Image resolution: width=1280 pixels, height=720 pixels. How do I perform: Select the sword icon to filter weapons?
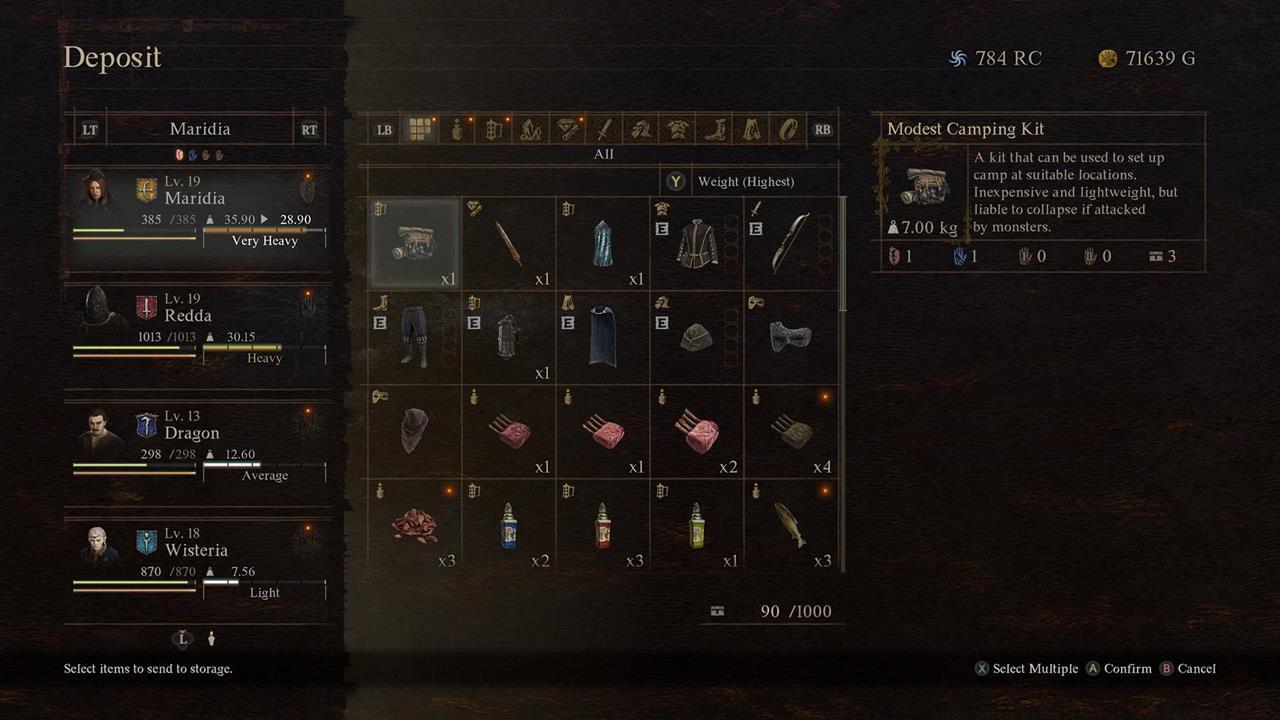604,129
